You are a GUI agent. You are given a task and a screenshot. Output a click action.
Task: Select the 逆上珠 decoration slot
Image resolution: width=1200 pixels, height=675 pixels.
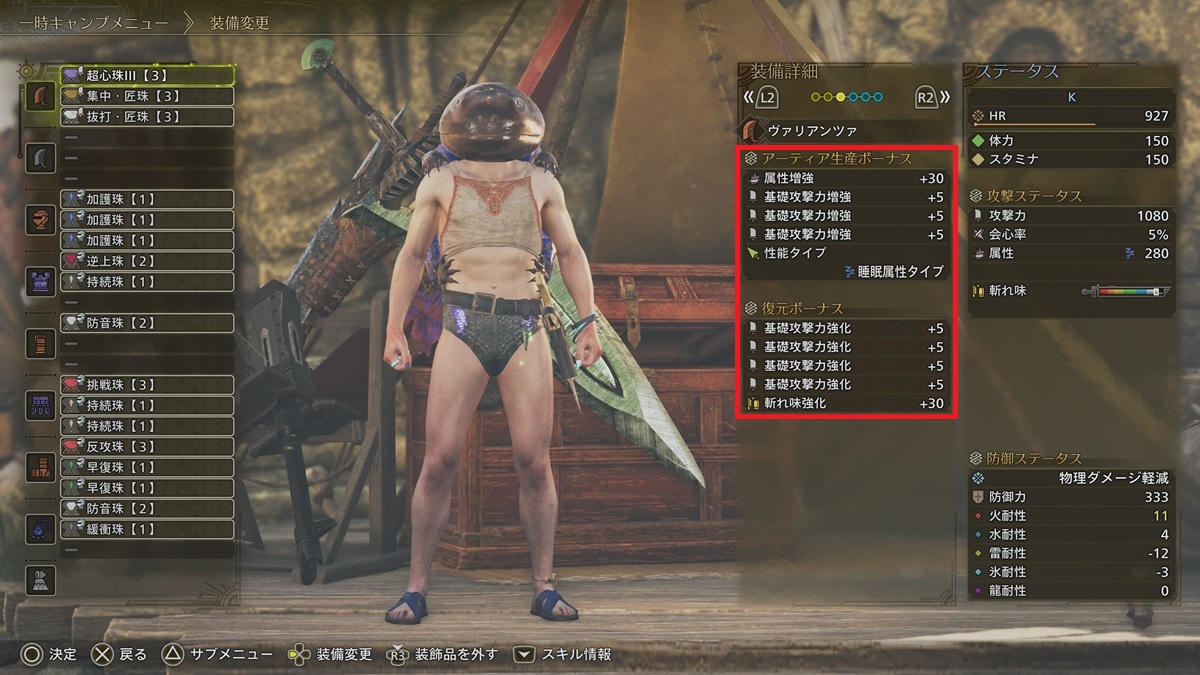[147, 261]
